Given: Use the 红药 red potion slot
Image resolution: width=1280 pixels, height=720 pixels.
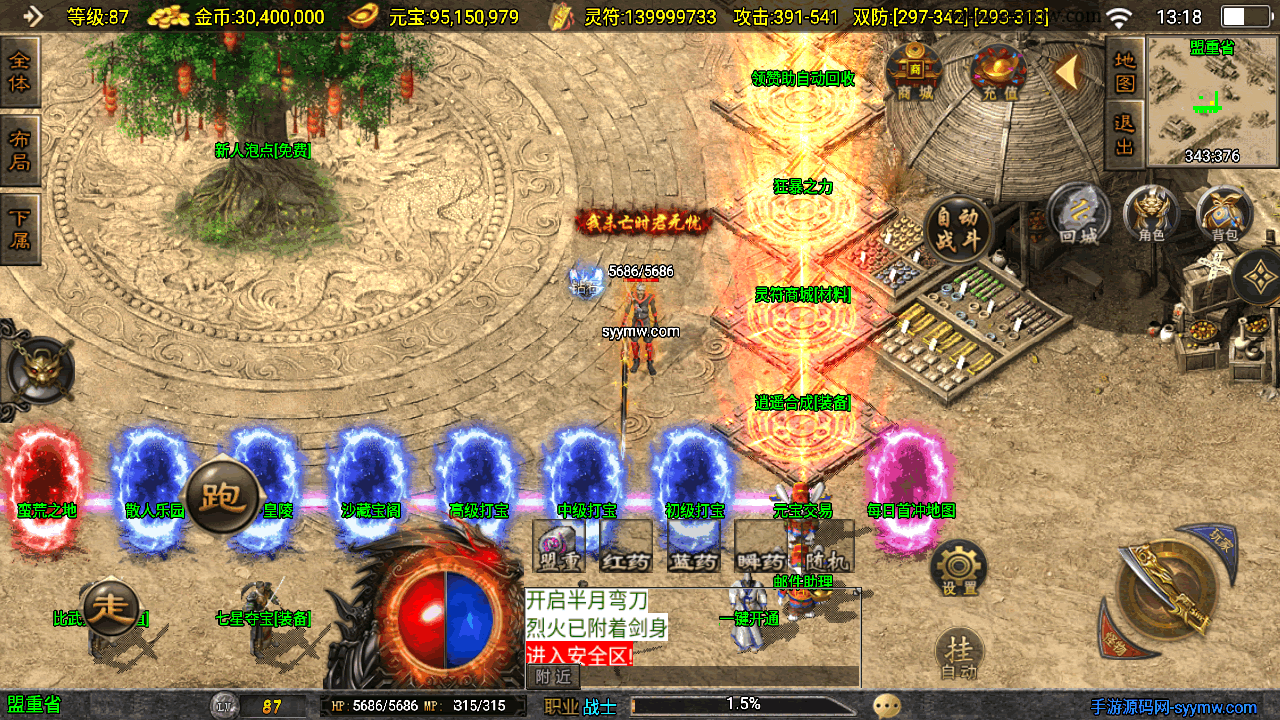Looking at the screenshot, I should pos(626,548).
